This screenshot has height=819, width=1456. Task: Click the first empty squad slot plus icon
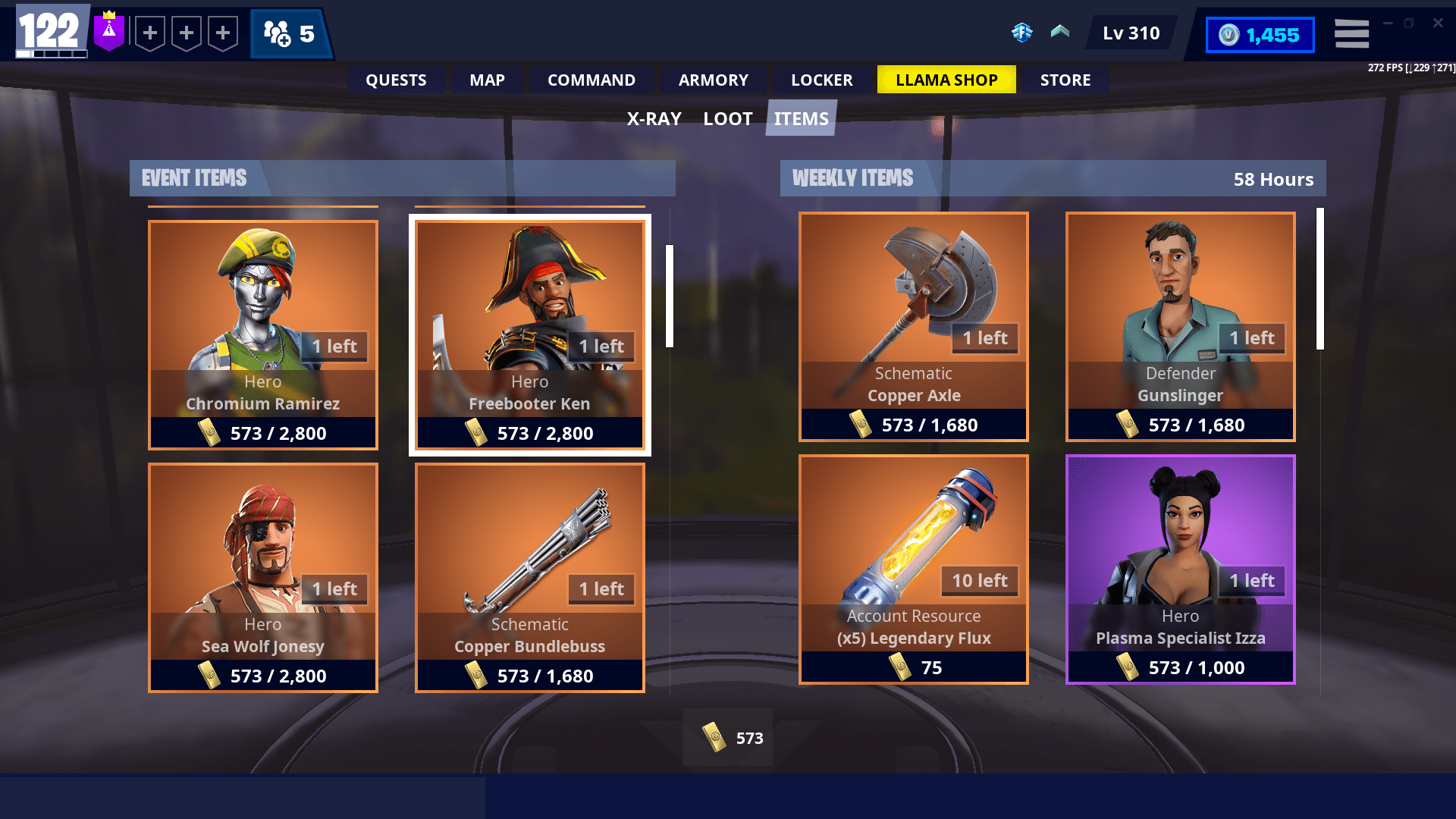150,33
